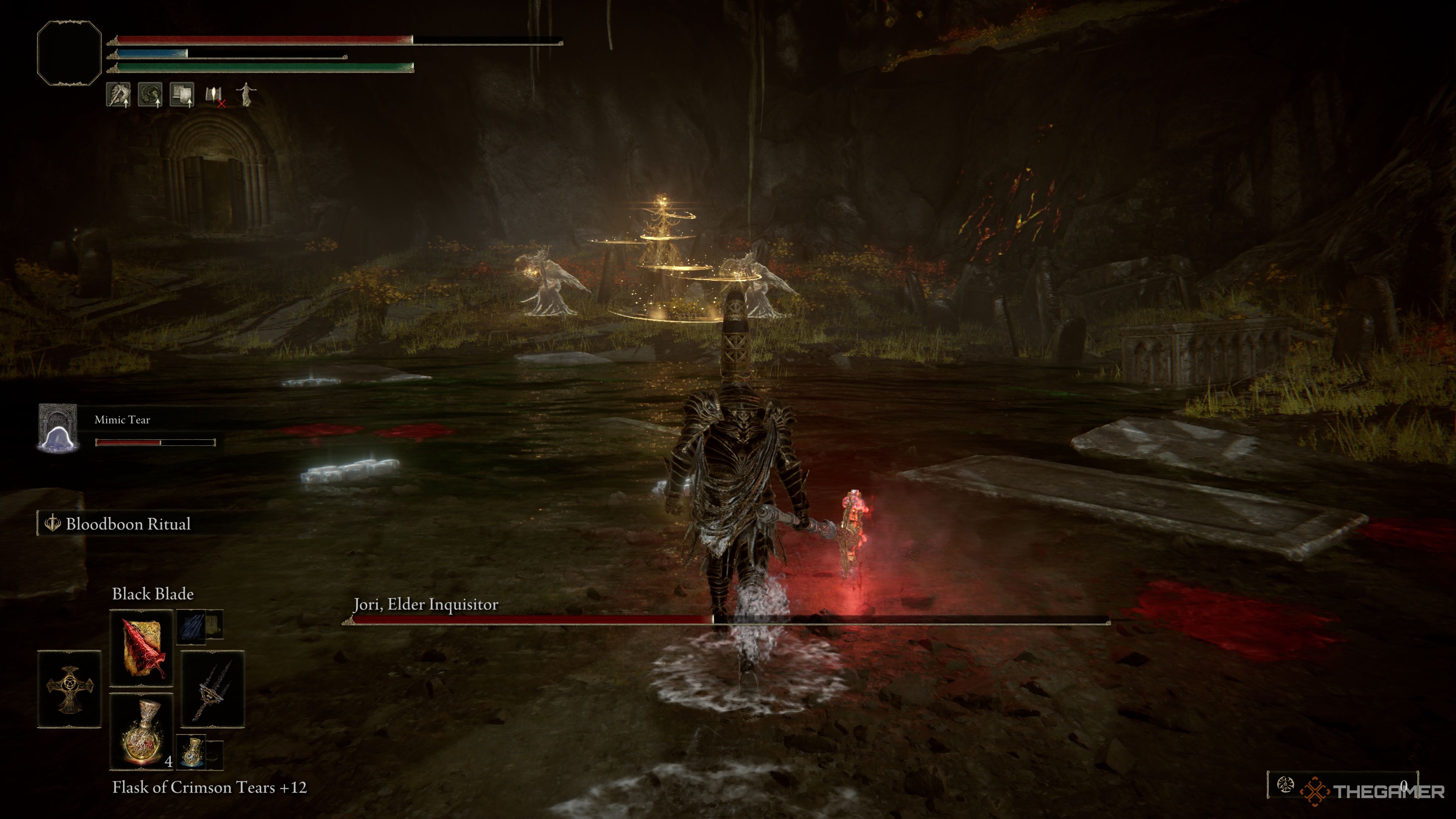Screen dimensions: 1456x819
Task: Click the axe attack-buff status icon
Action: [x=118, y=95]
